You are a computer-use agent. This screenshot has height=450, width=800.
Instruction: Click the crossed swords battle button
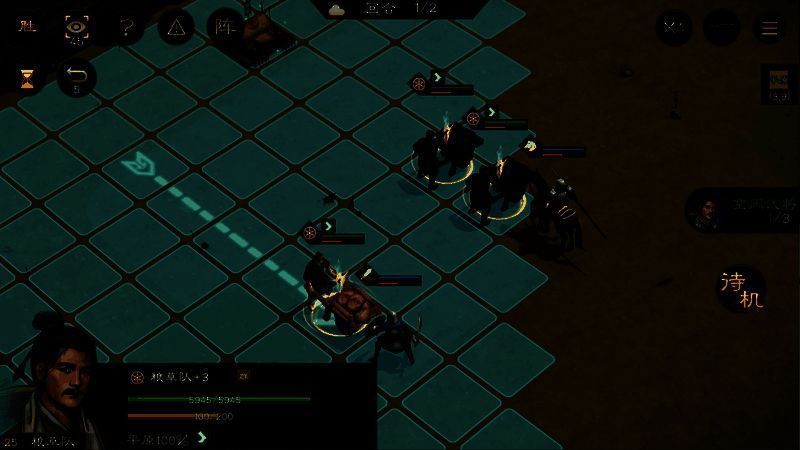pyautogui.click(x=673, y=28)
